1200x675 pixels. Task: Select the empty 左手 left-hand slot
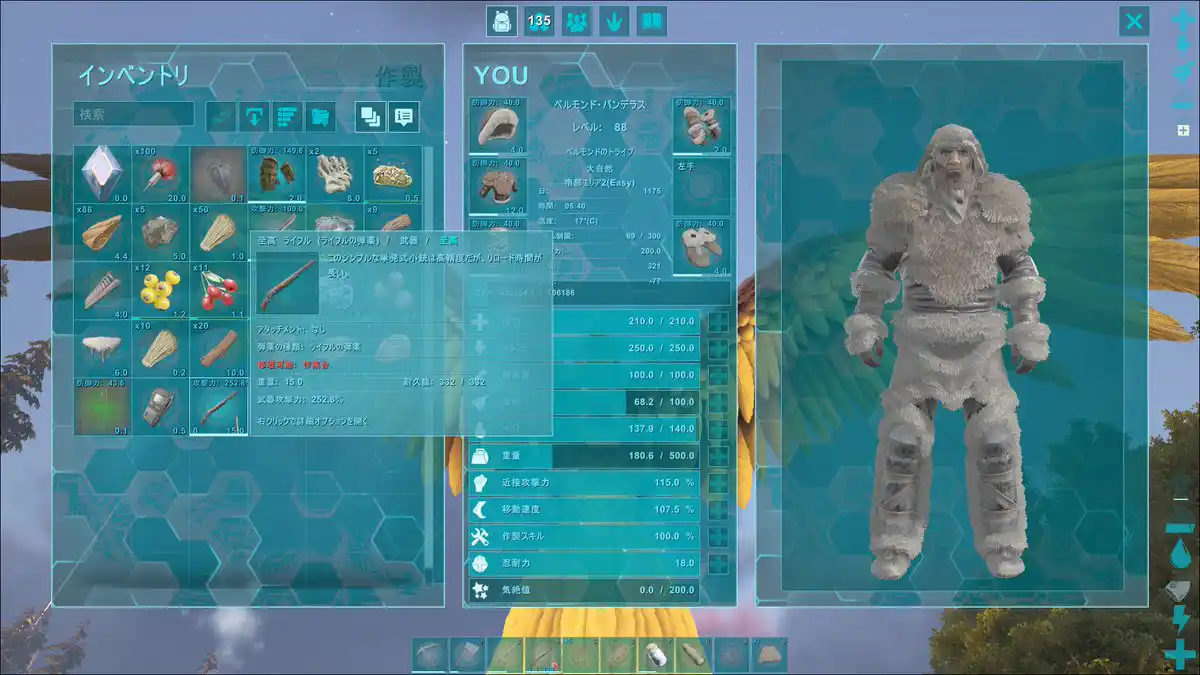(x=702, y=185)
